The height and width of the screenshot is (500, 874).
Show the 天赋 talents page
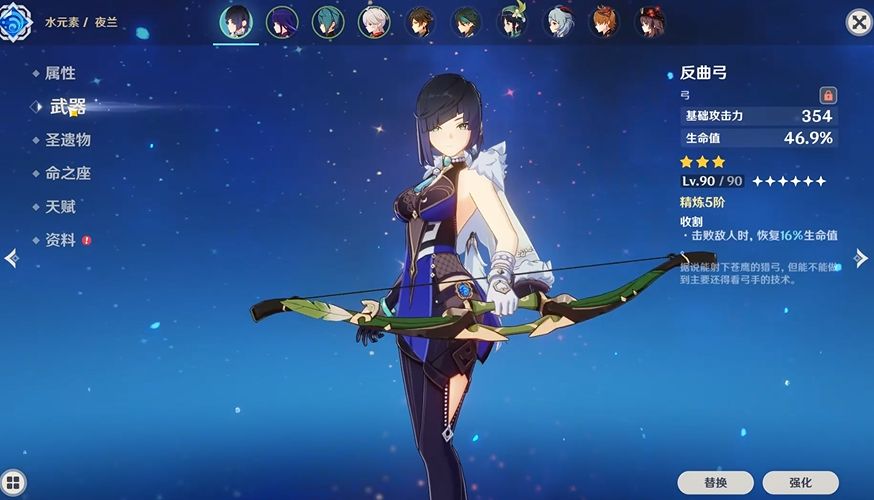[60, 207]
